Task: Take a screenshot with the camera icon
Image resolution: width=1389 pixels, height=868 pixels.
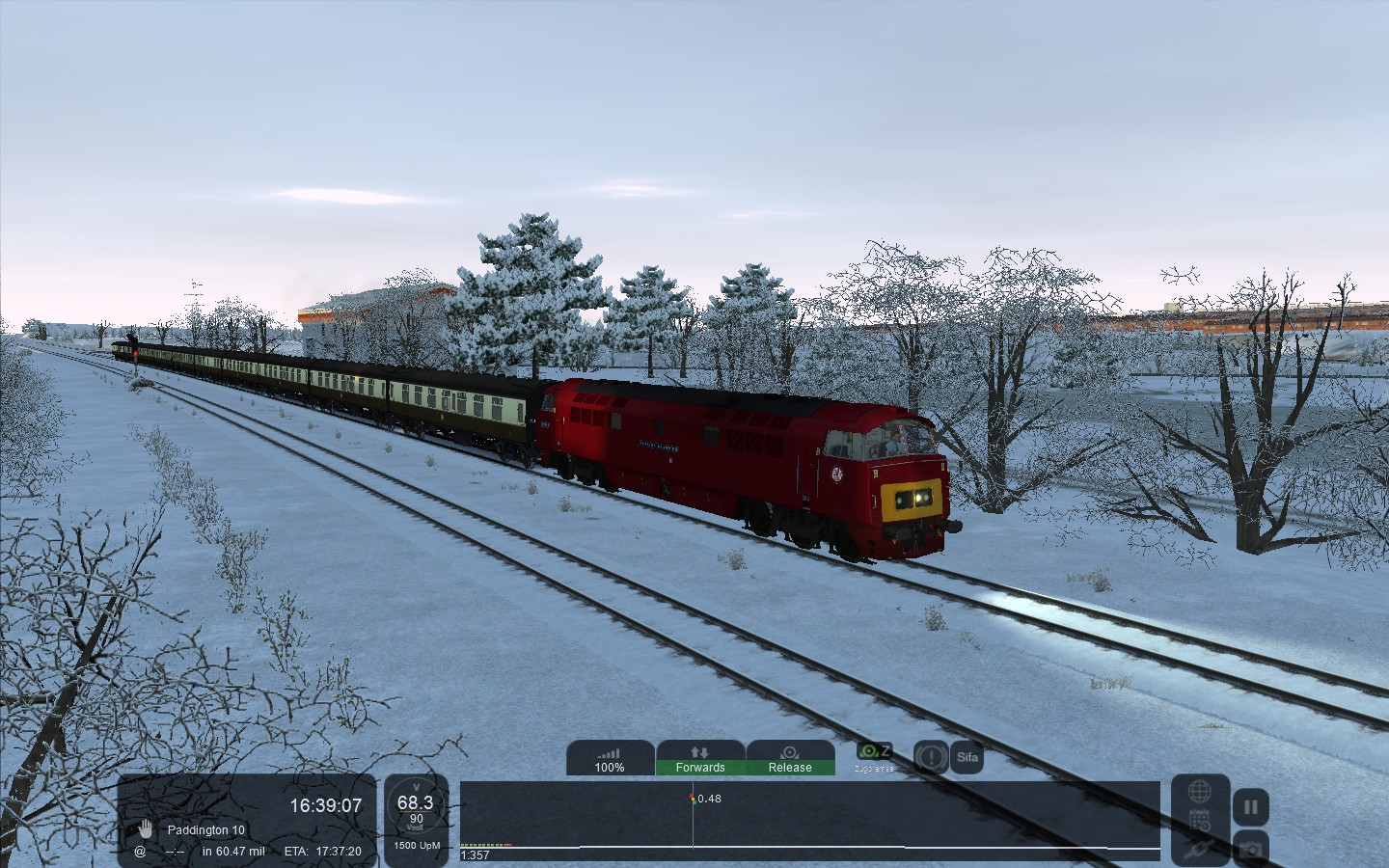Action: point(1251,849)
